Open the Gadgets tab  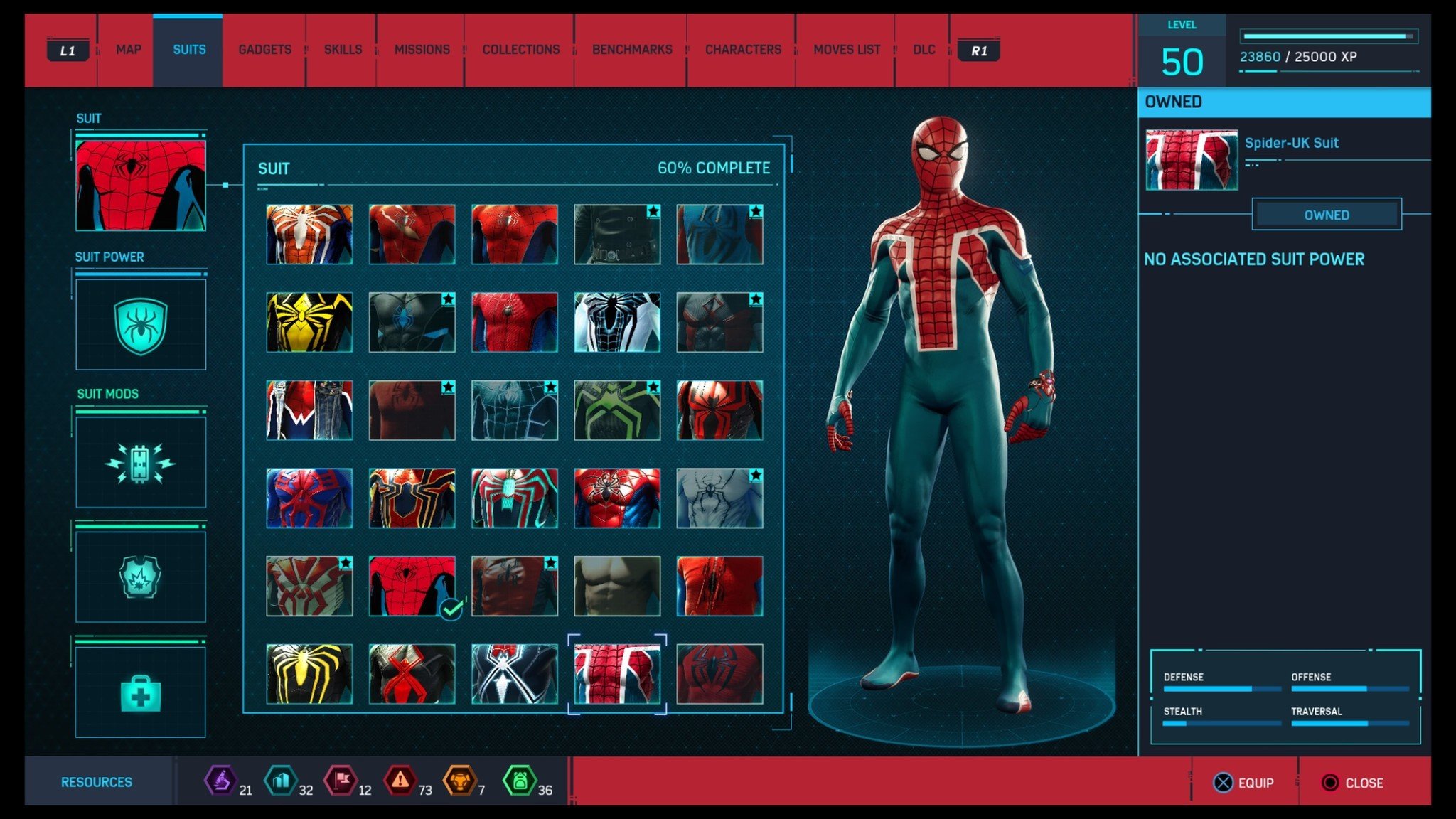pyautogui.click(x=264, y=50)
